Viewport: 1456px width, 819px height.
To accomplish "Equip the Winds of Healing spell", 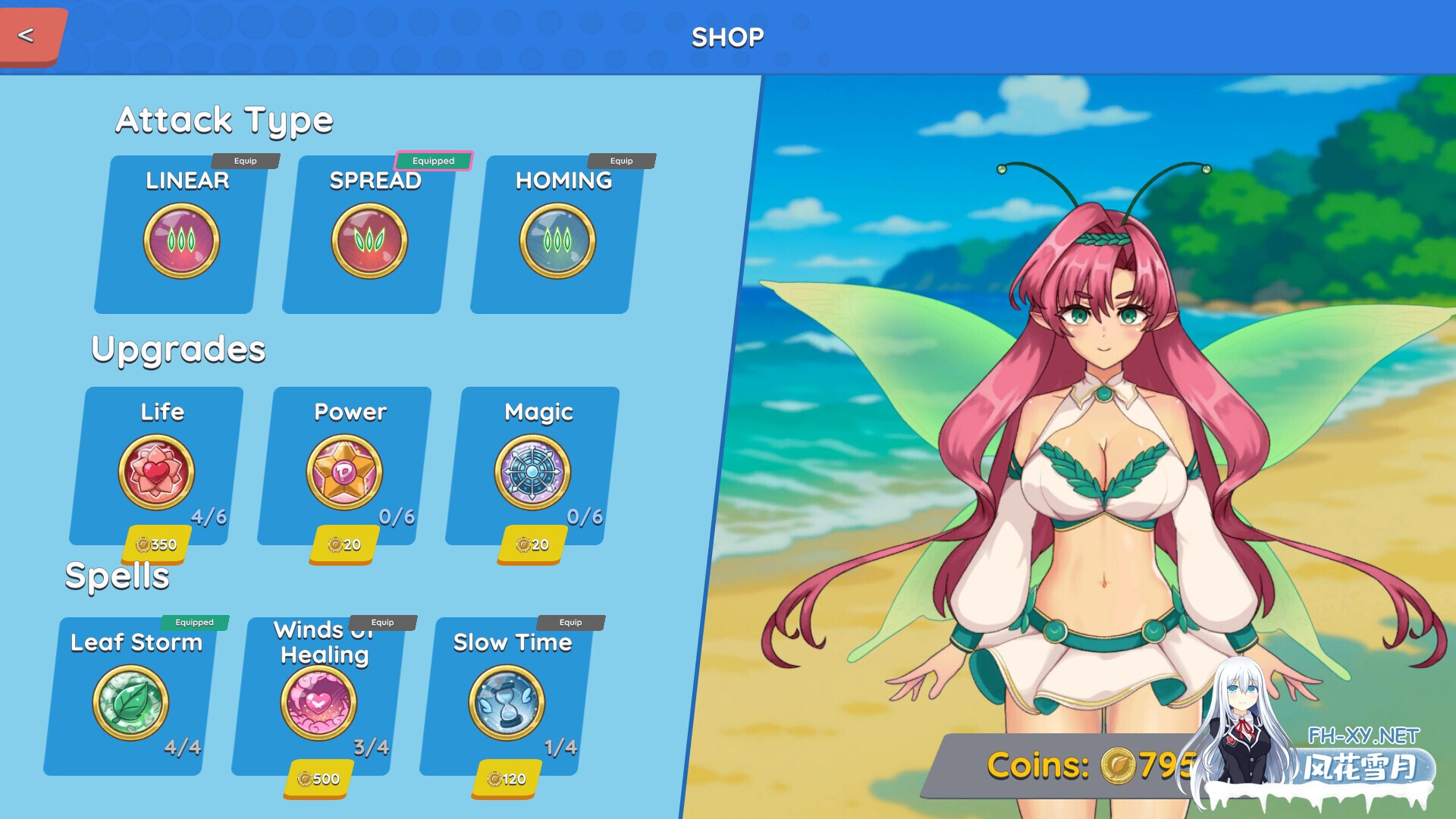I will pos(384,622).
